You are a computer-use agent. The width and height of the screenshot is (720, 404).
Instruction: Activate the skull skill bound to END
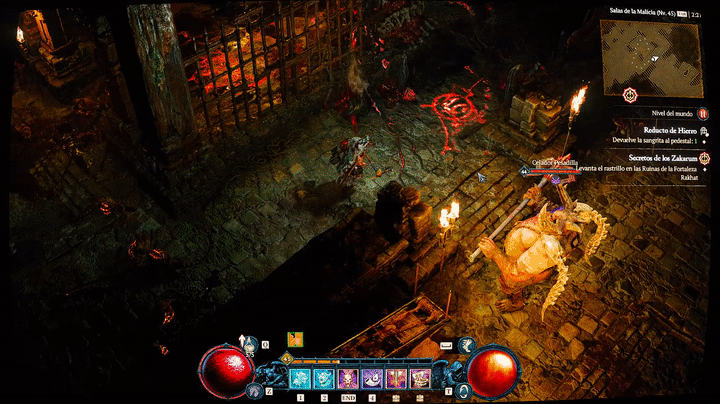point(348,378)
